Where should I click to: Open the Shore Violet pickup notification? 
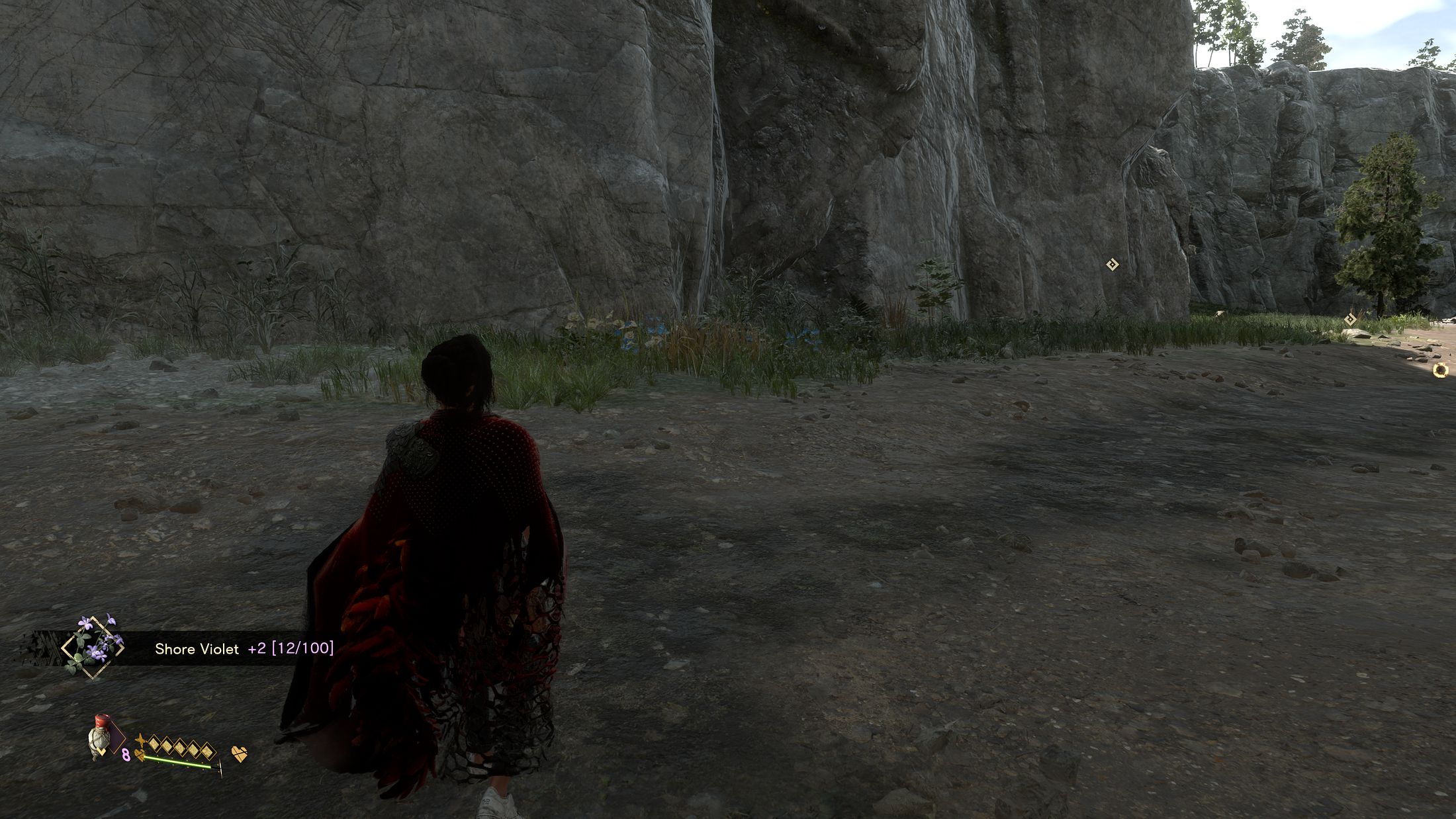tap(244, 649)
